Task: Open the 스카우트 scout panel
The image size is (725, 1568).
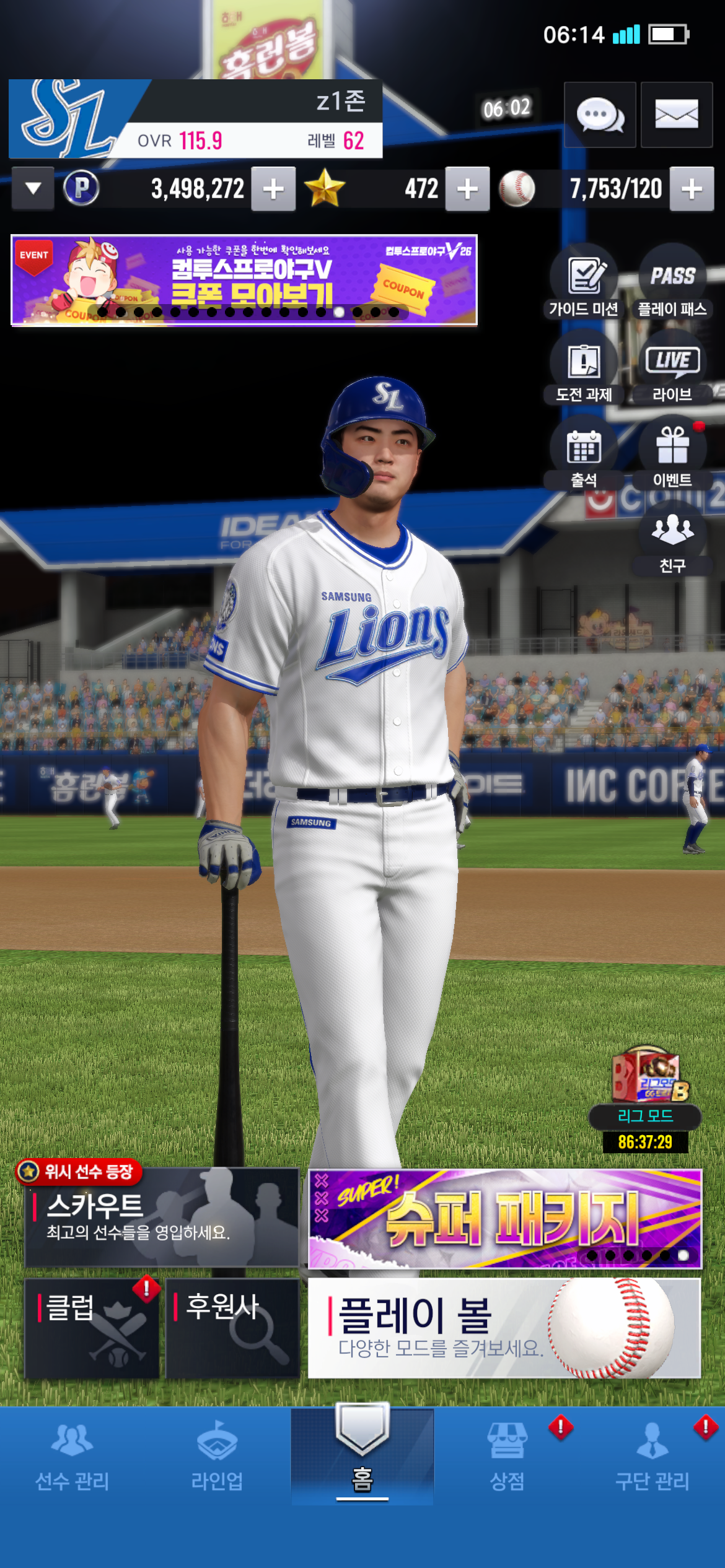Action: pyautogui.click(x=161, y=1217)
